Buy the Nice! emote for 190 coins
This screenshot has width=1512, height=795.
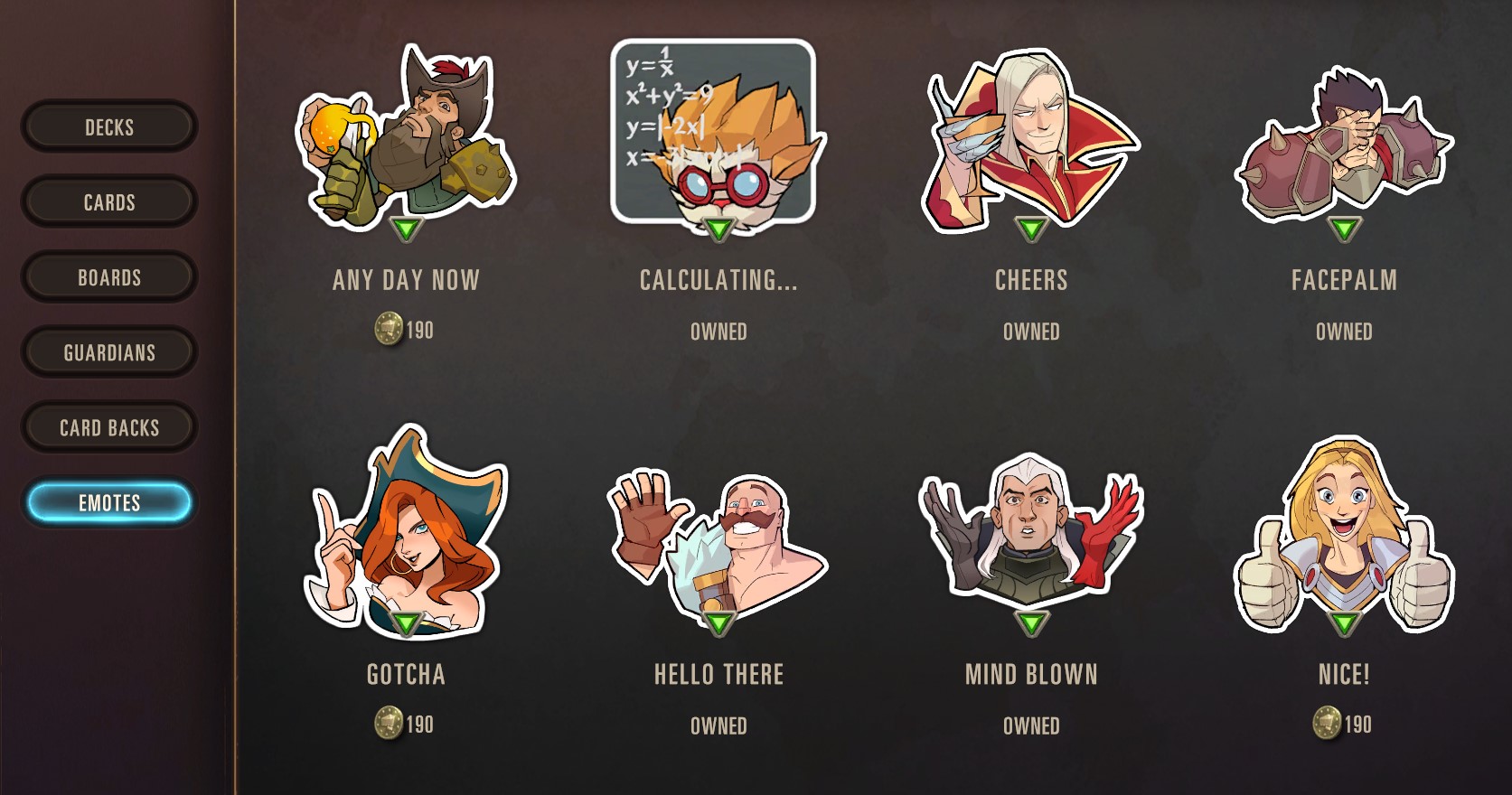pyautogui.click(x=1343, y=725)
